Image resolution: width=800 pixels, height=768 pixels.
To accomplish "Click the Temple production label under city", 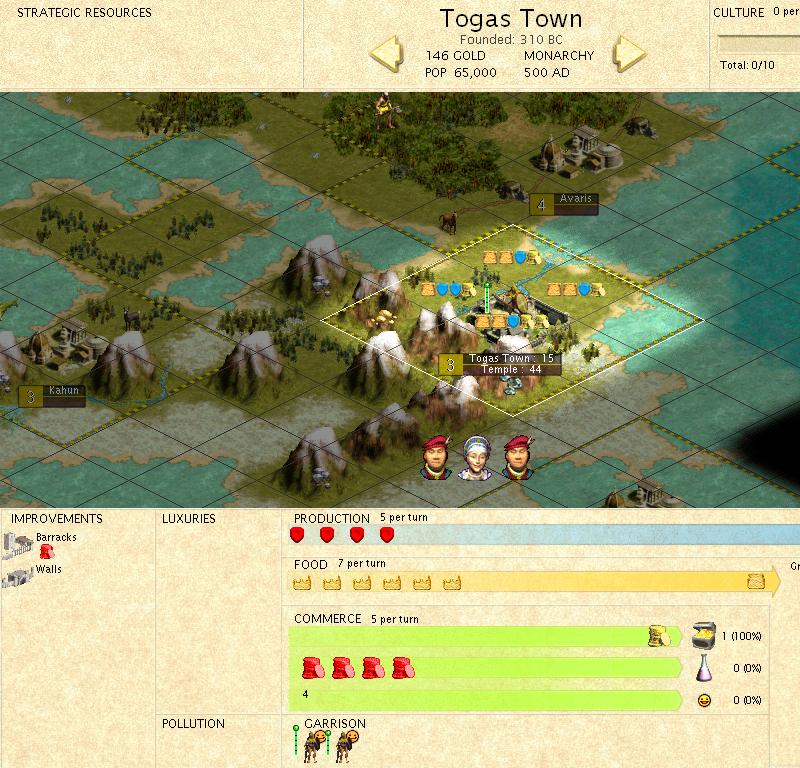I will 511,370.
